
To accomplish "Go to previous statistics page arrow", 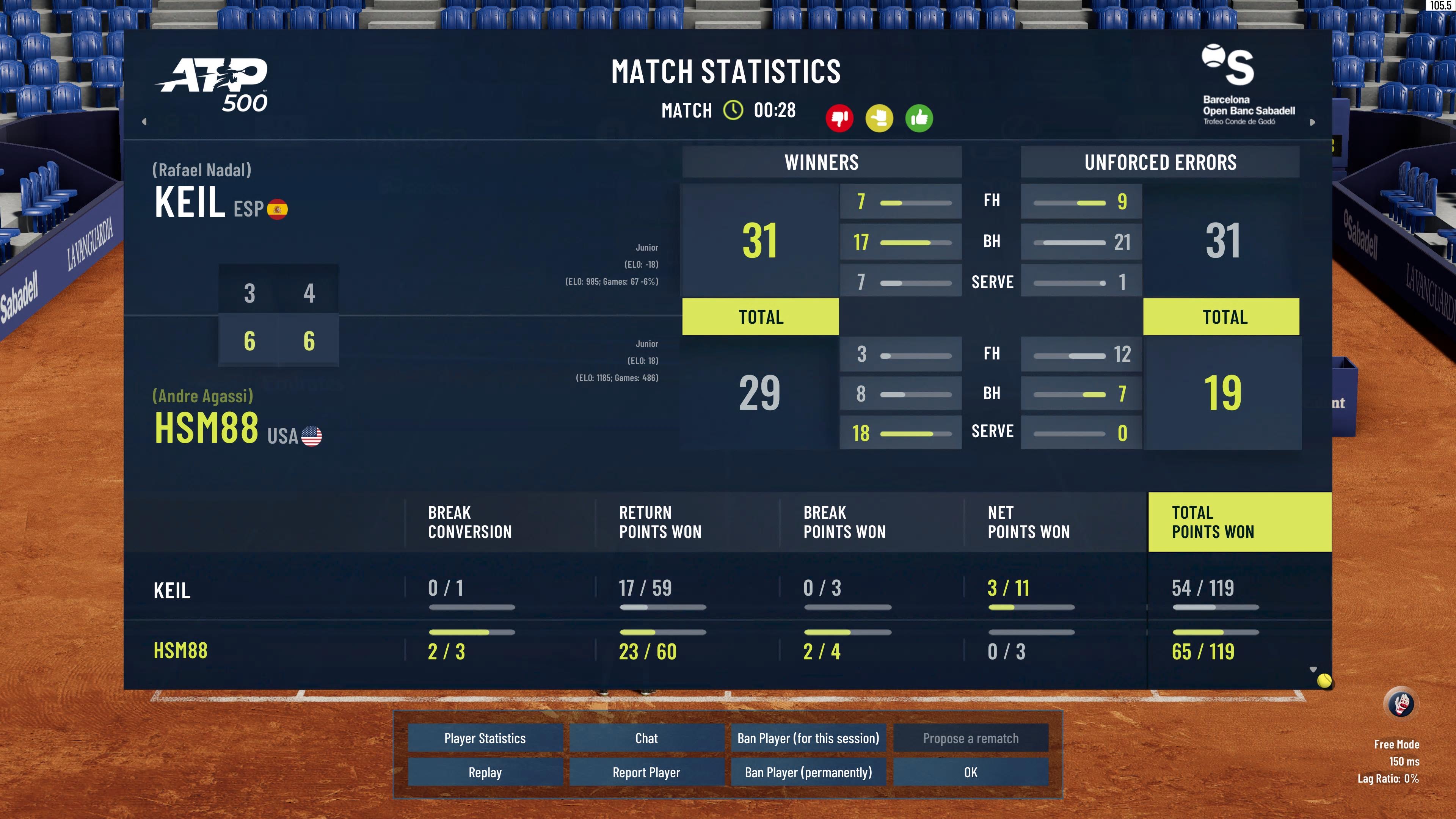I will [x=144, y=121].
